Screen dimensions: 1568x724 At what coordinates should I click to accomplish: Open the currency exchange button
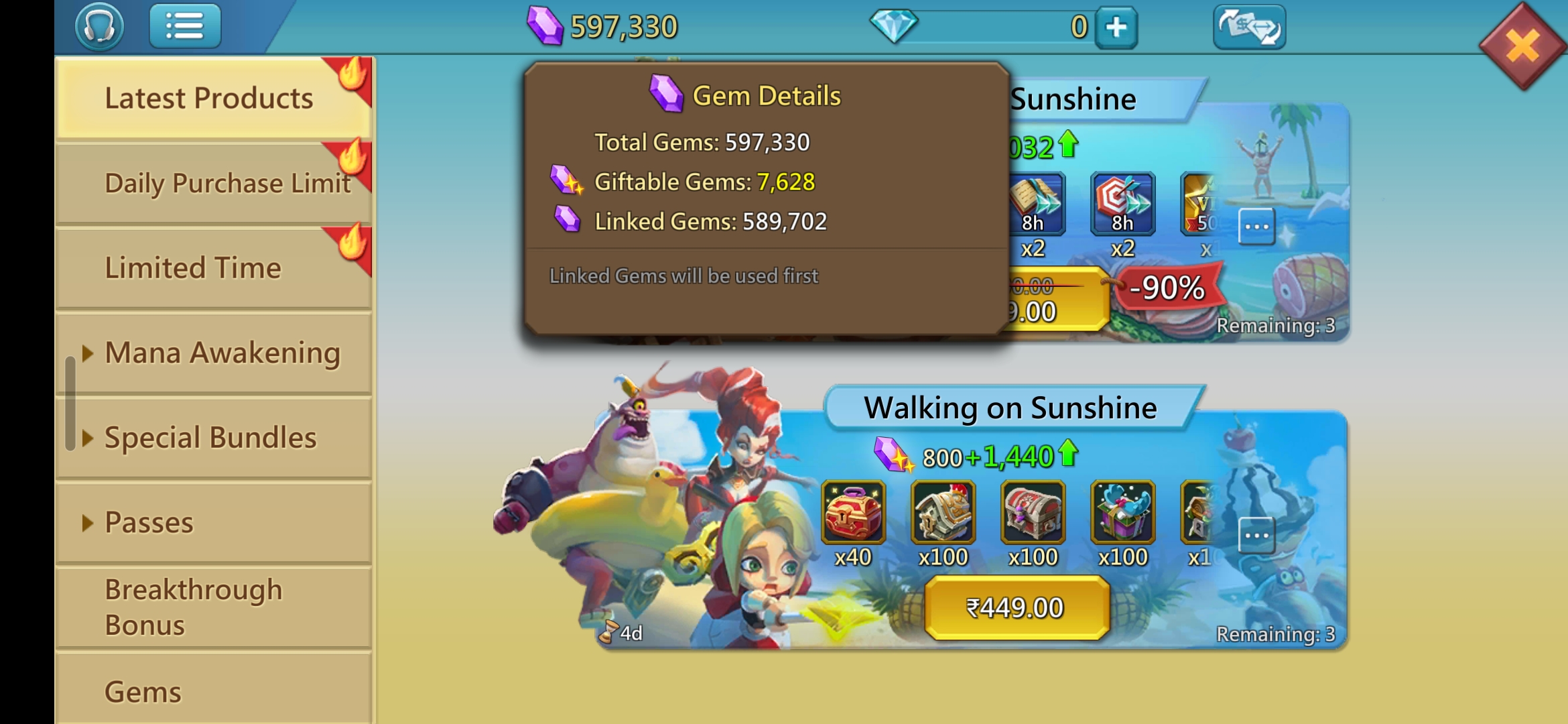pos(1249,27)
